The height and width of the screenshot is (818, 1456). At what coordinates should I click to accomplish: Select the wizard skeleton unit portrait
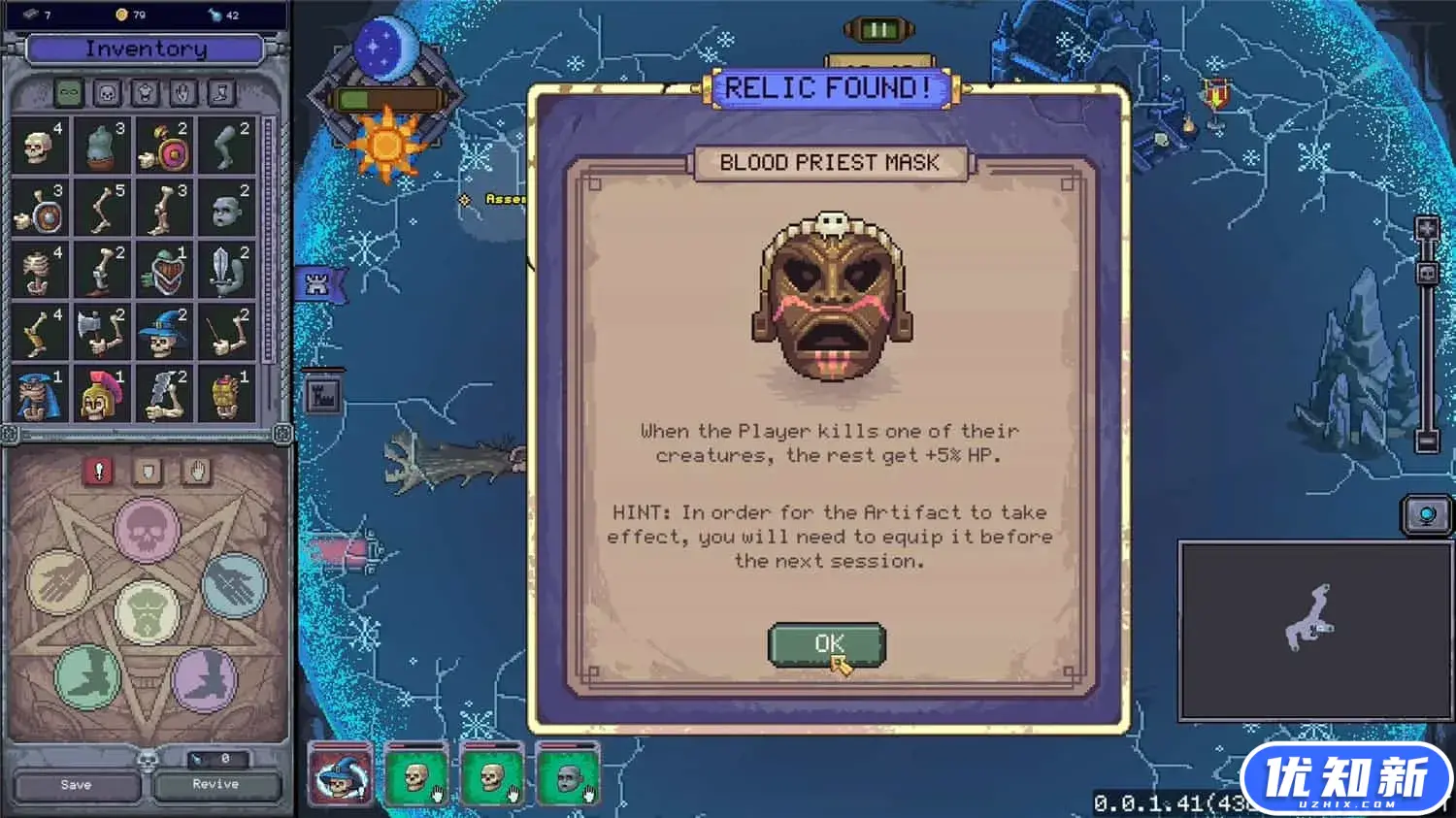pos(340,775)
